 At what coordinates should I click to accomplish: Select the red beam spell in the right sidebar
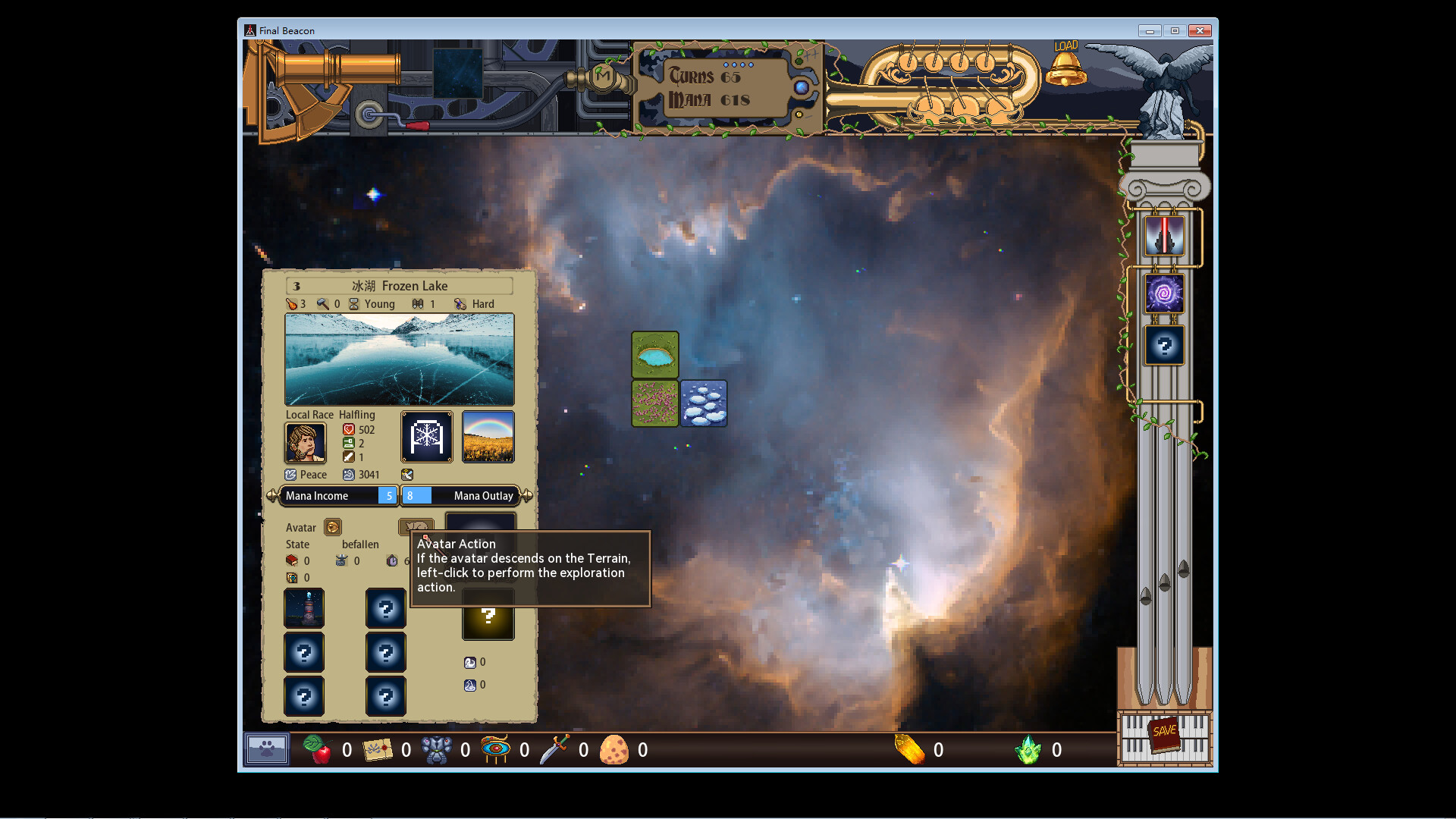click(x=1164, y=234)
